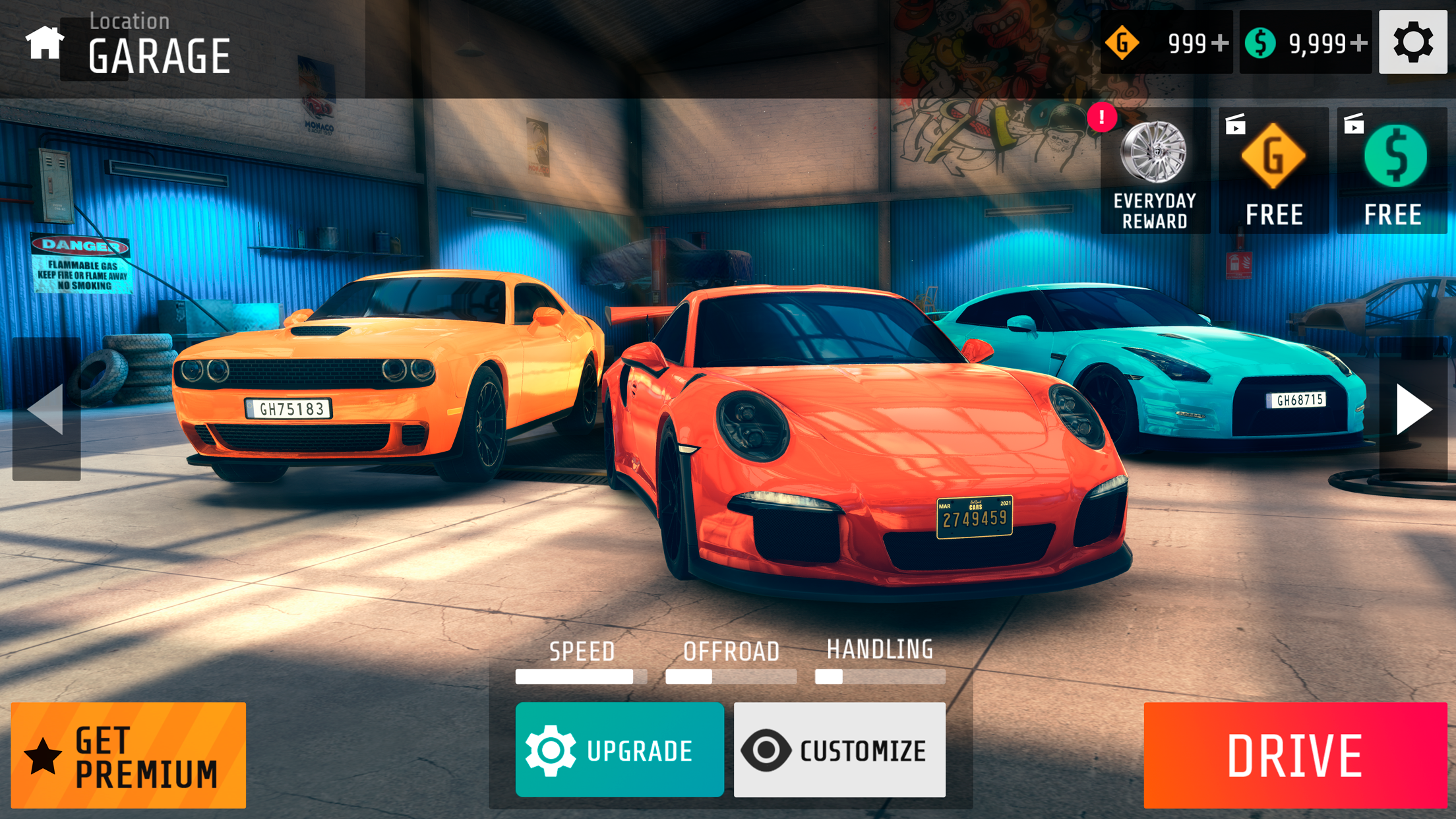Click the home icon
This screenshot has height=819, width=1456.
click(44, 44)
